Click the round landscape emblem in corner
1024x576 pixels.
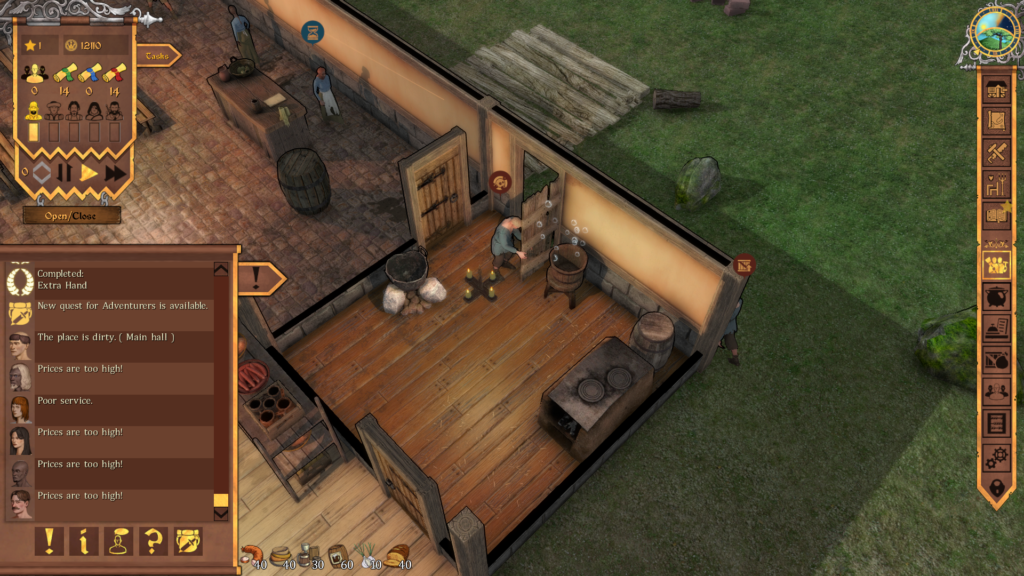tap(994, 34)
